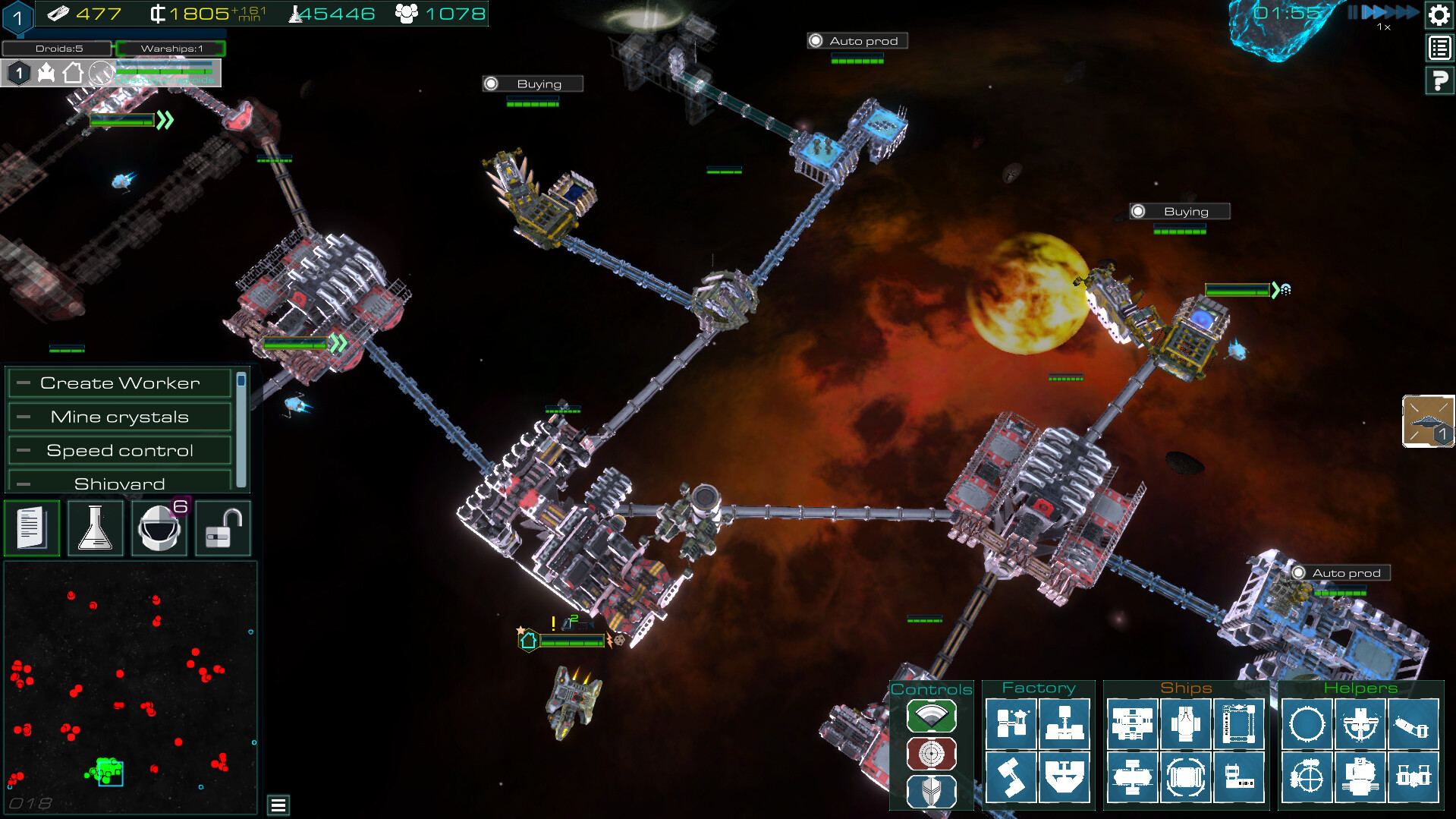This screenshot has width=1456, height=819.
Task: Select the ring structure in the Helpers panel
Action: pos(1307,724)
